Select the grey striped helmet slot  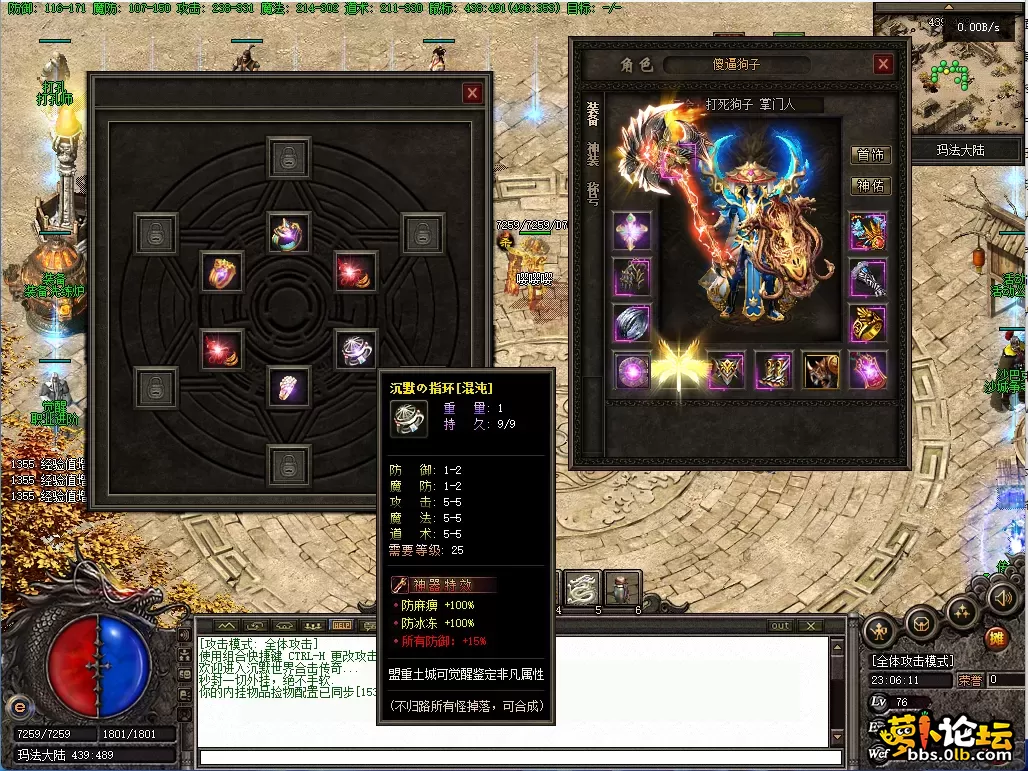[x=632, y=323]
